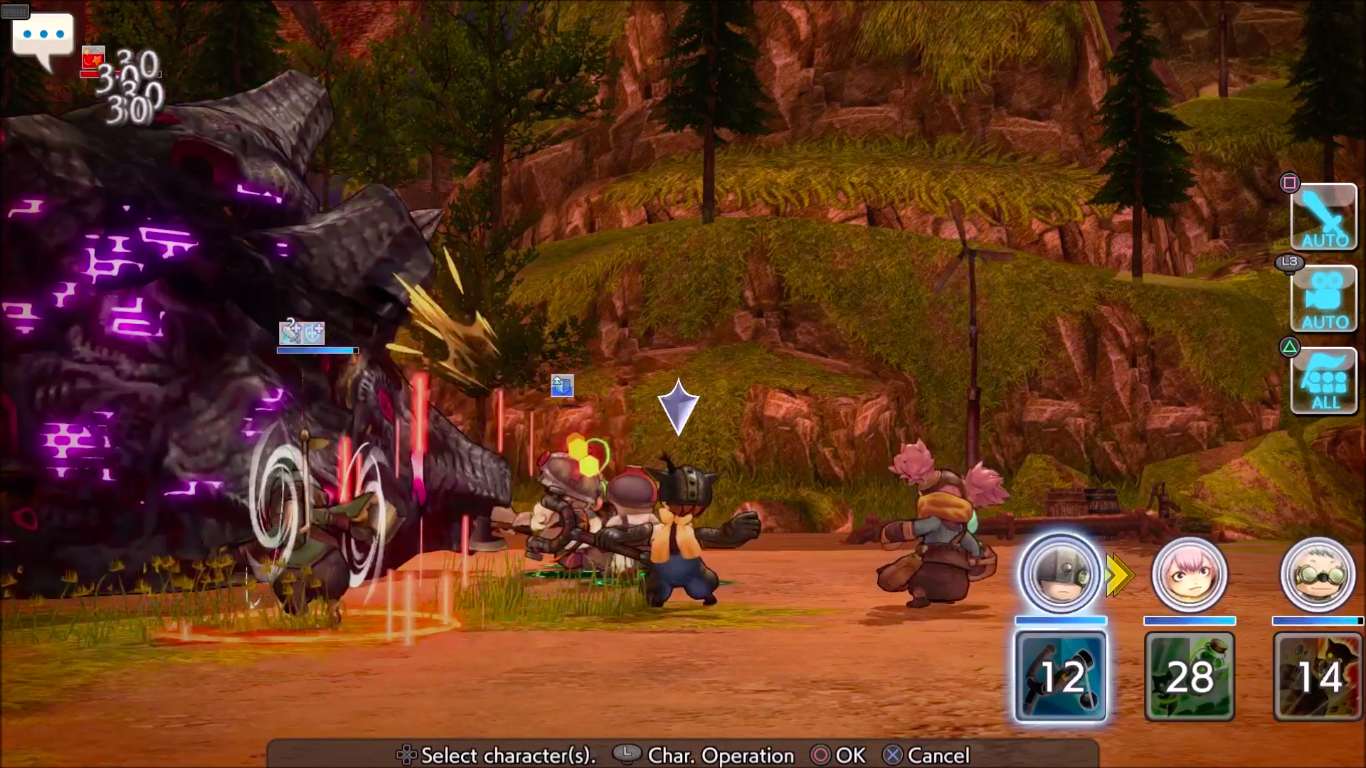Expand the yellow chevron next to the helmeted portrait

[x=1118, y=575]
